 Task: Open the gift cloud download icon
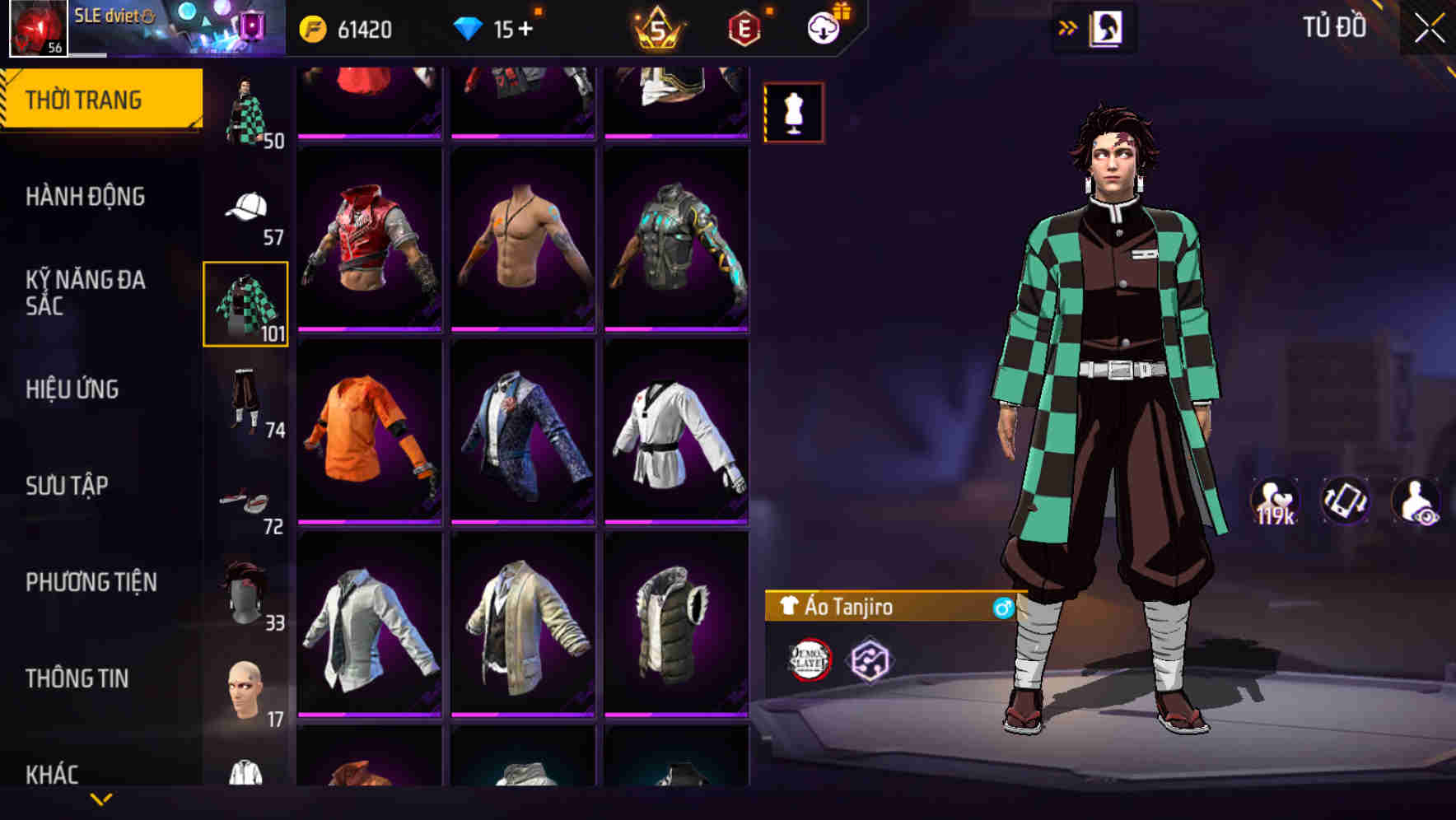824,26
